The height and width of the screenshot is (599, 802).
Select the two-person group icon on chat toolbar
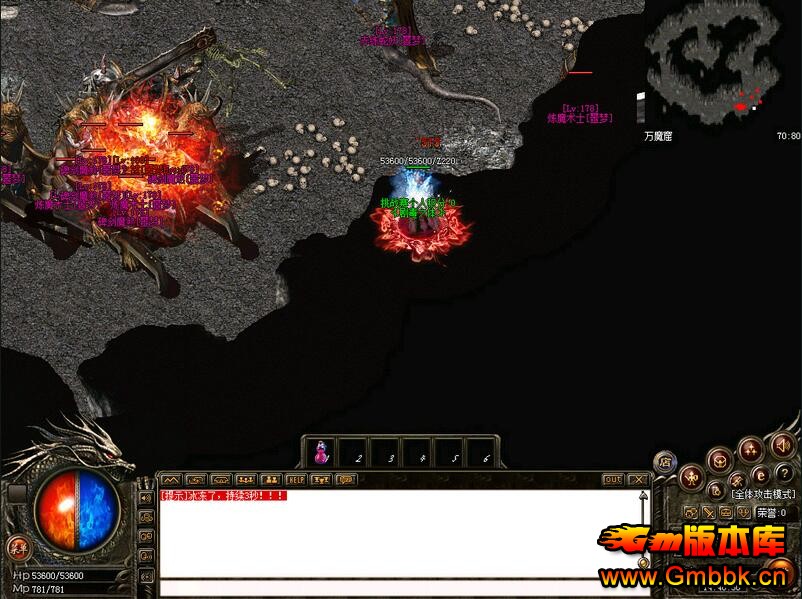(269, 480)
